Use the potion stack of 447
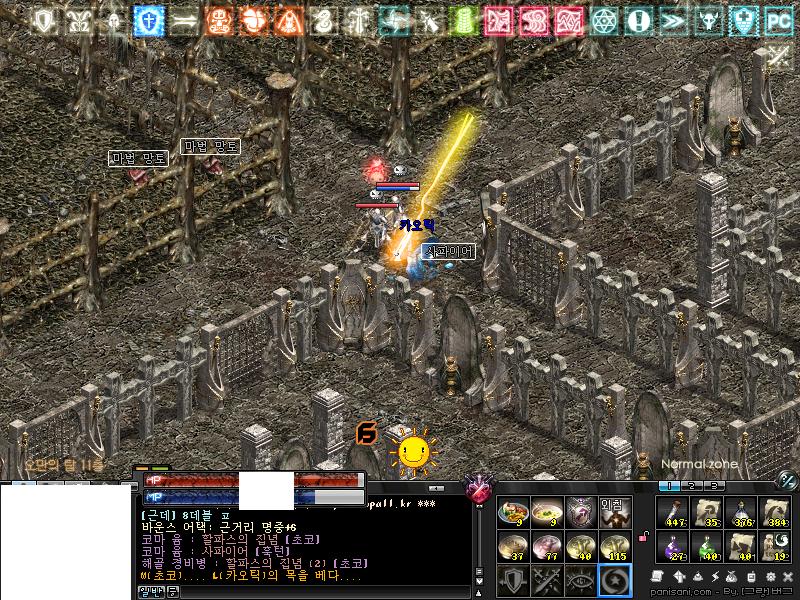The width and height of the screenshot is (800, 600). 674,513
